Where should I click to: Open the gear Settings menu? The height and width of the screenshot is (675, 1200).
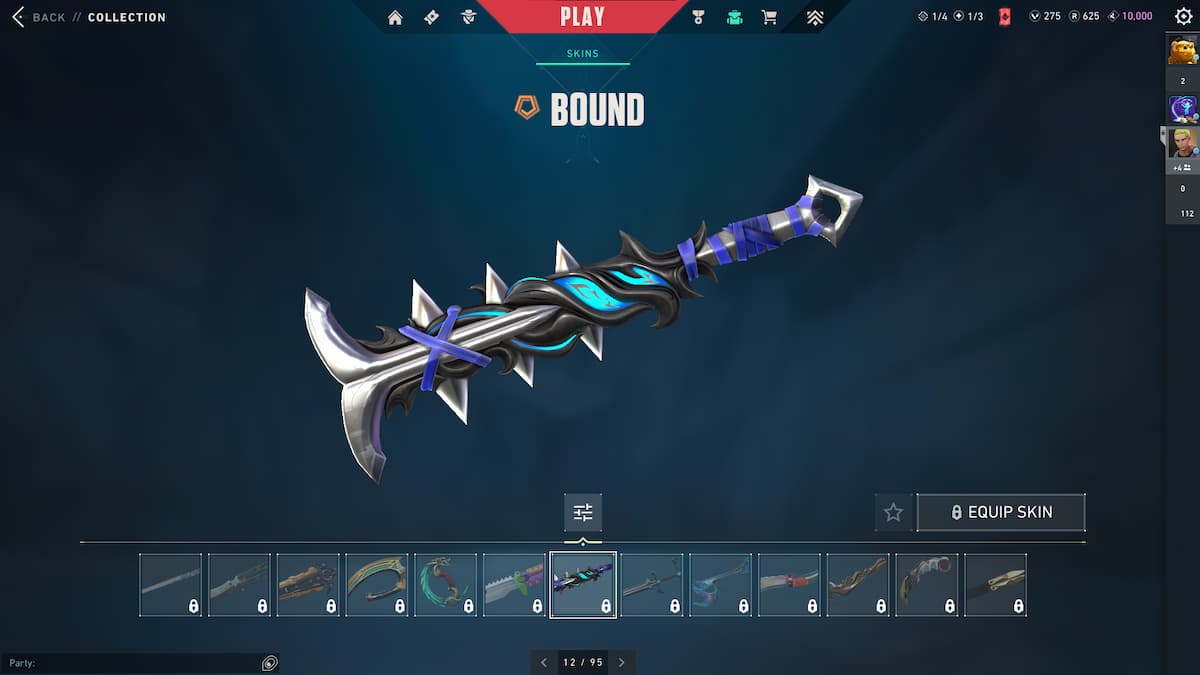tap(1183, 17)
